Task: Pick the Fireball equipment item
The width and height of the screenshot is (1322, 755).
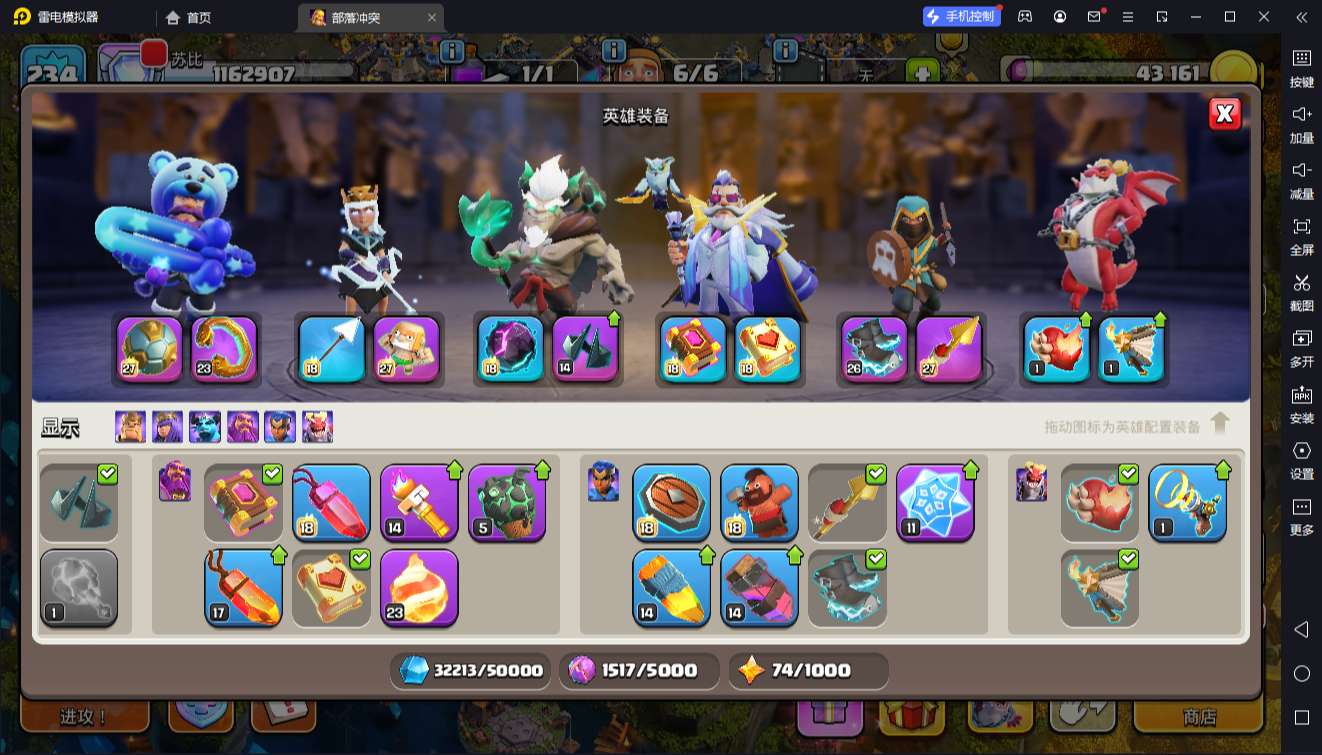Action: click(x=419, y=587)
